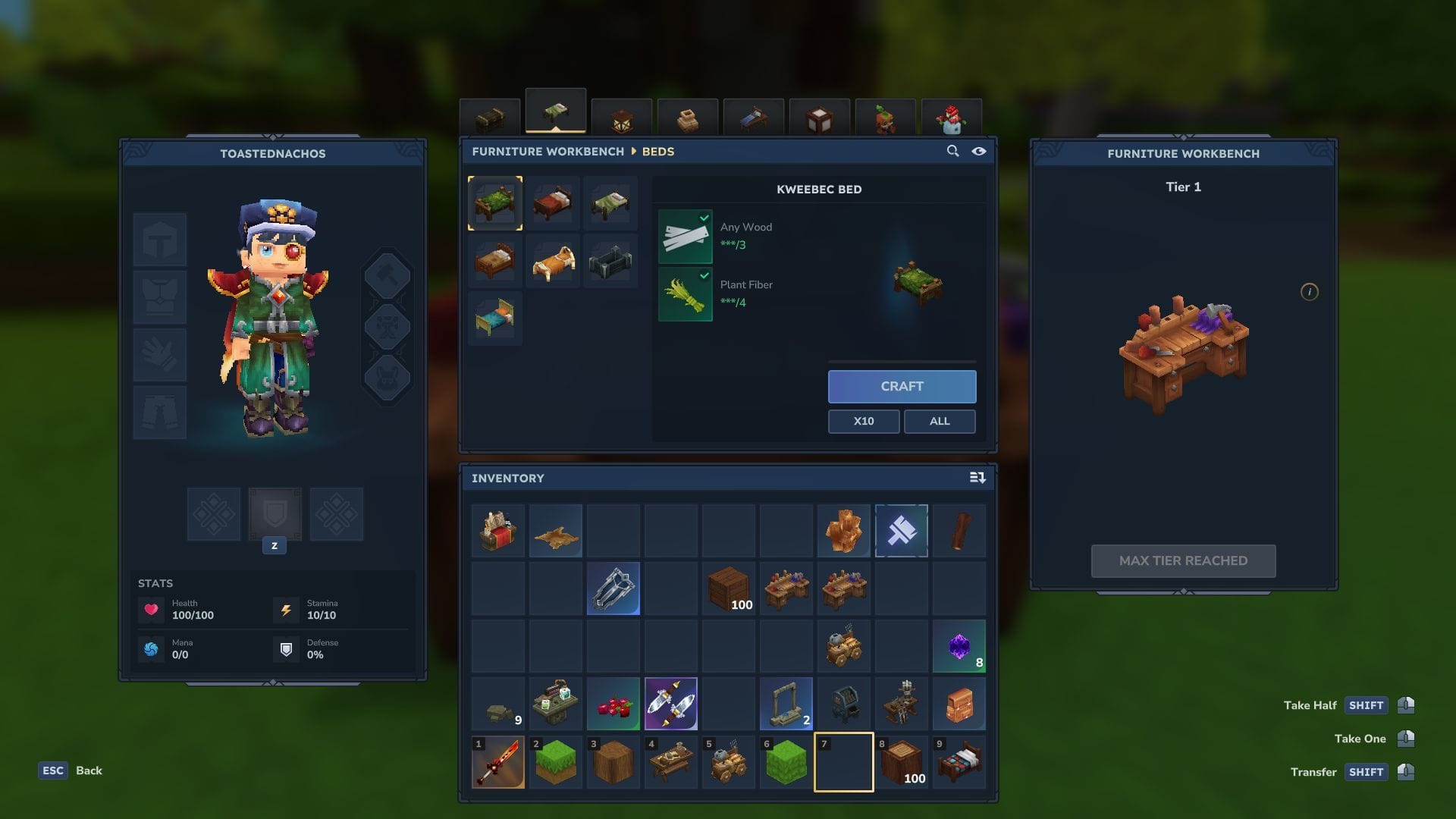
Task: Open the snowman seasonal category tab
Action: 951,119
